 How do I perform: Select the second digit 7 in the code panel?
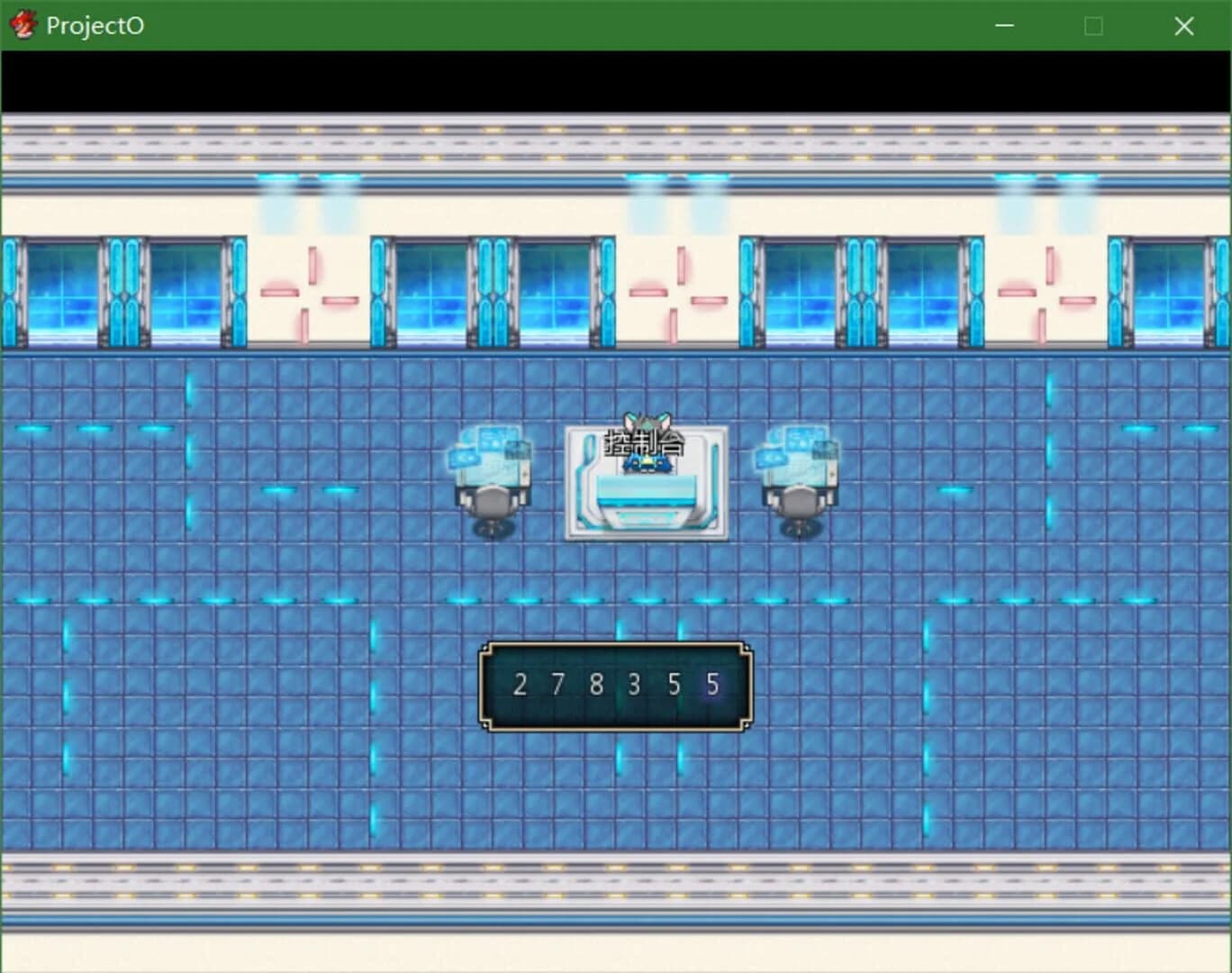click(558, 686)
